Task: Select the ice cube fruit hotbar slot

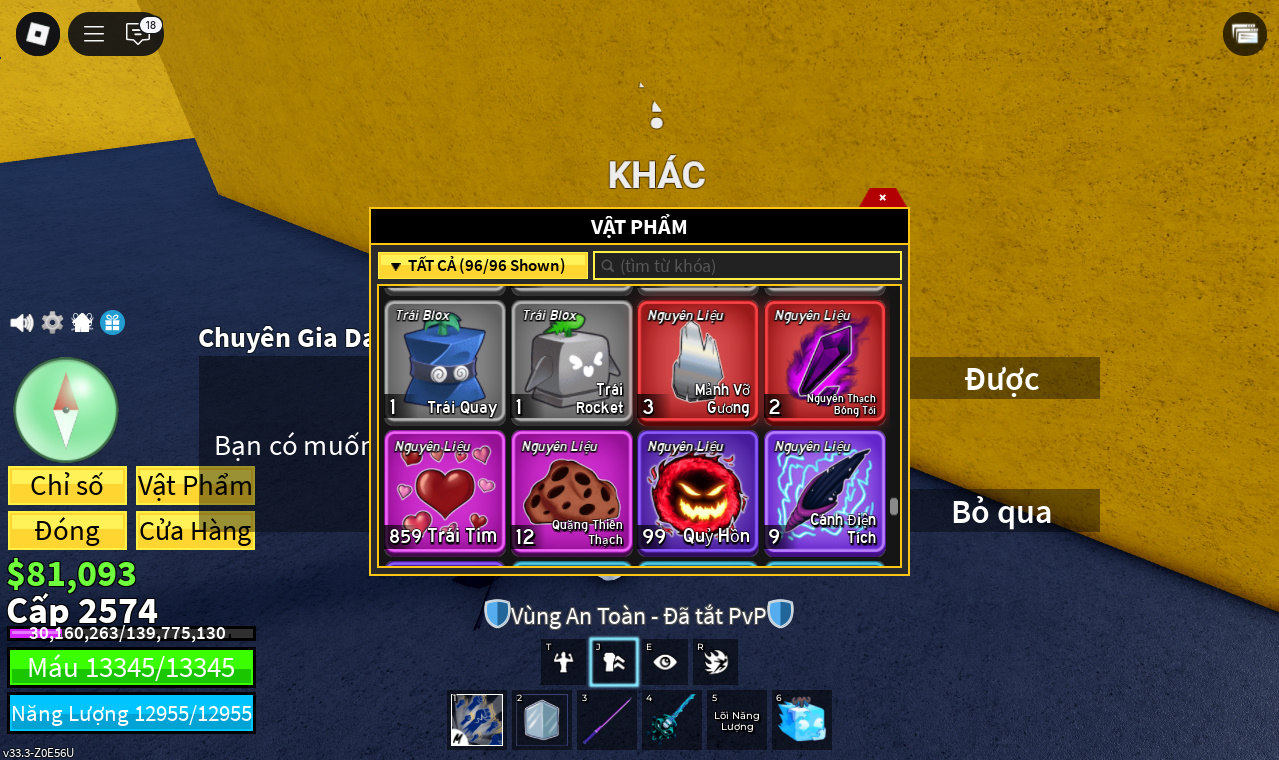Action: pos(802,720)
